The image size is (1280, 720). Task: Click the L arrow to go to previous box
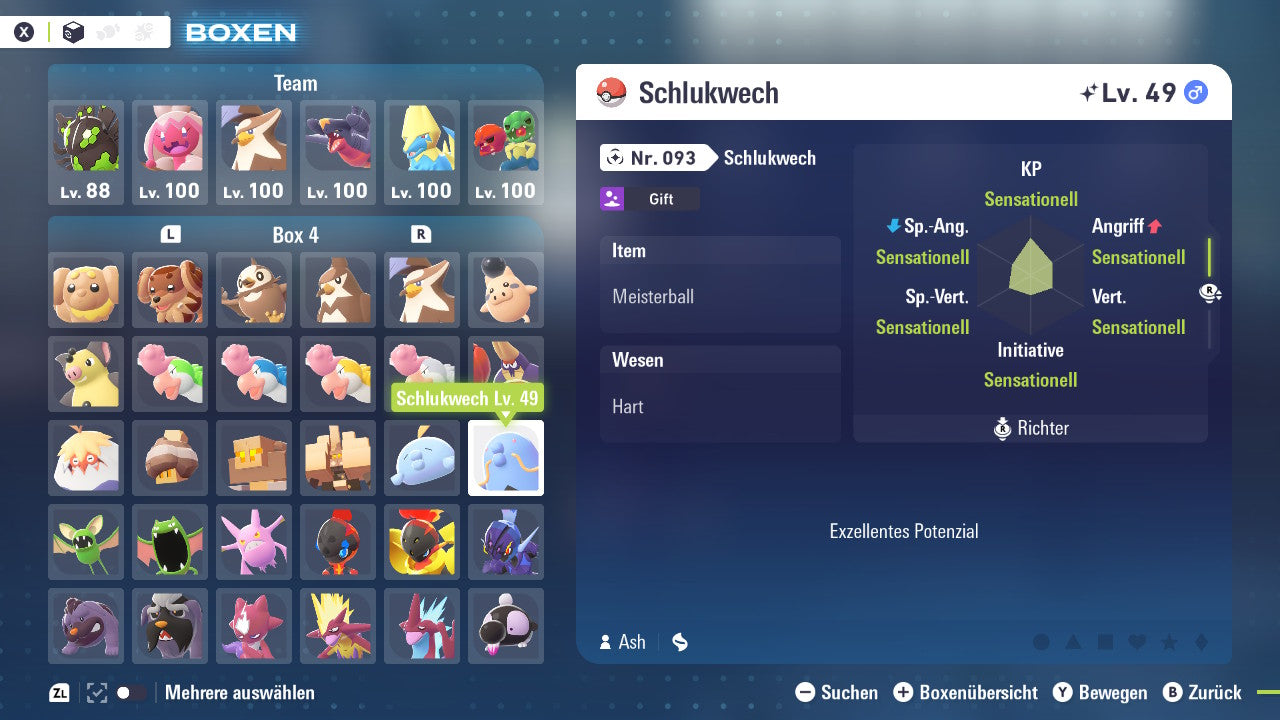tap(170, 234)
